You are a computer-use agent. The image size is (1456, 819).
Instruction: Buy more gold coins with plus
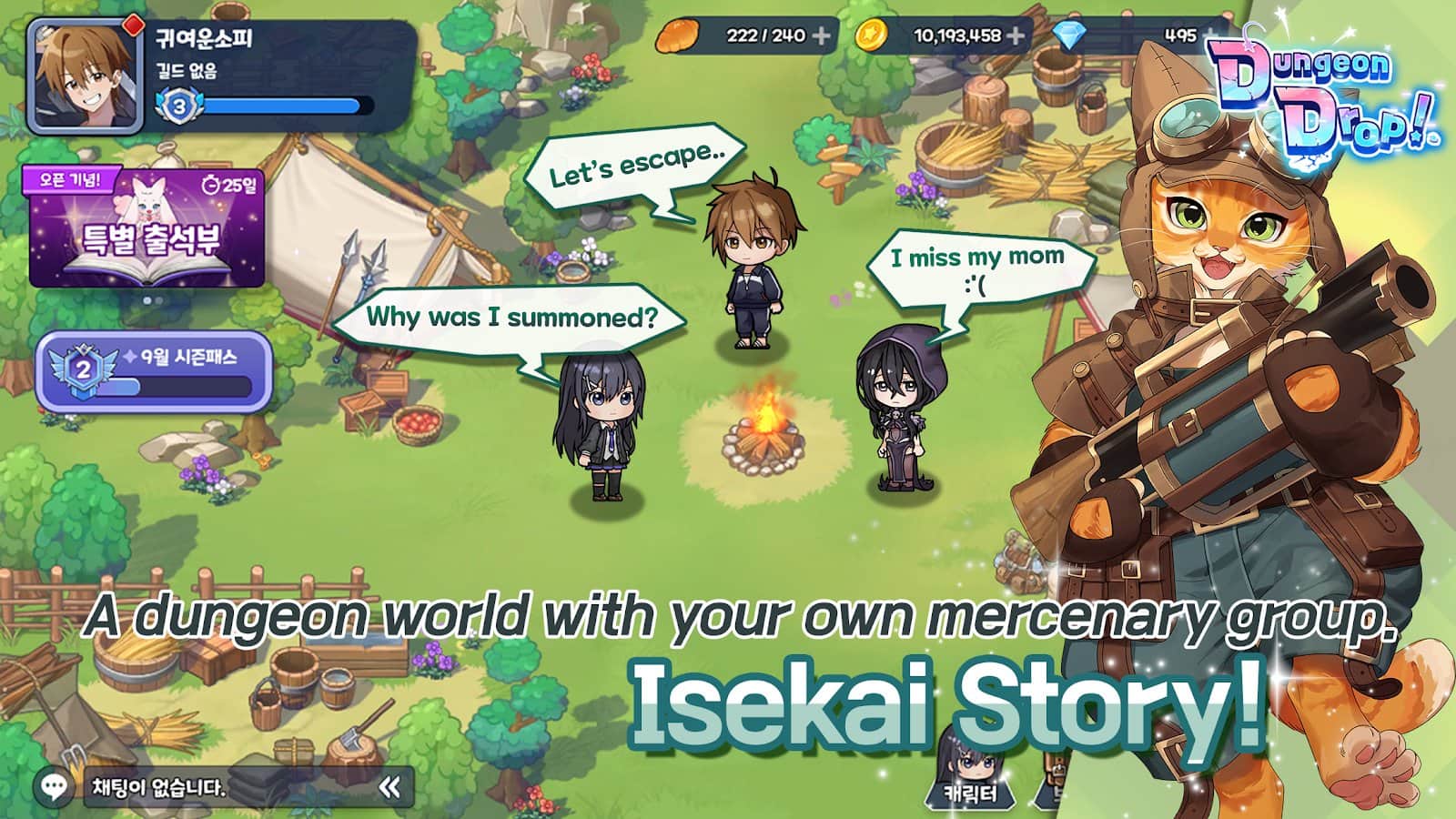tap(1016, 35)
